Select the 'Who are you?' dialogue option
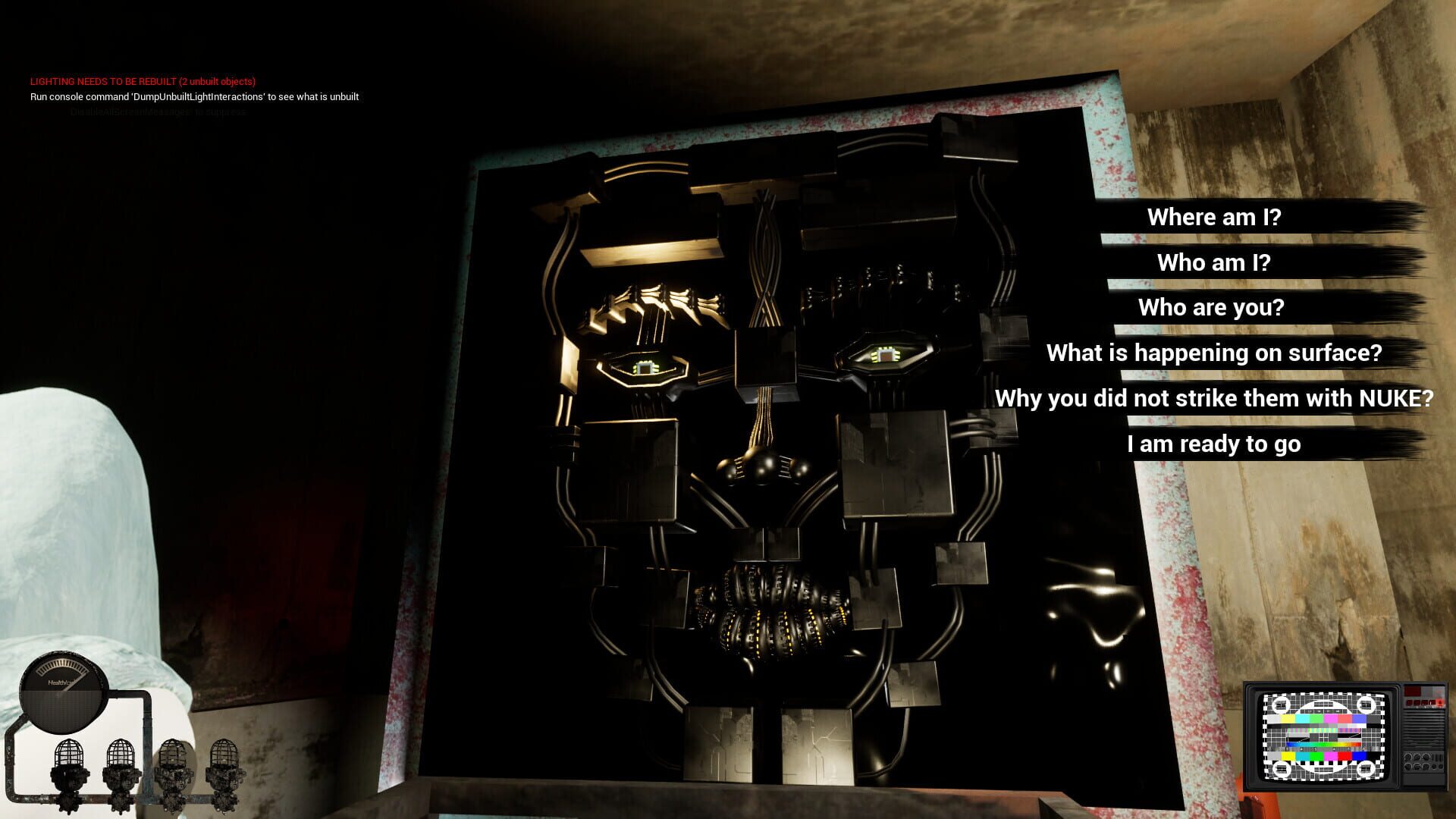Viewport: 1456px width, 819px height. point(1211,308)
